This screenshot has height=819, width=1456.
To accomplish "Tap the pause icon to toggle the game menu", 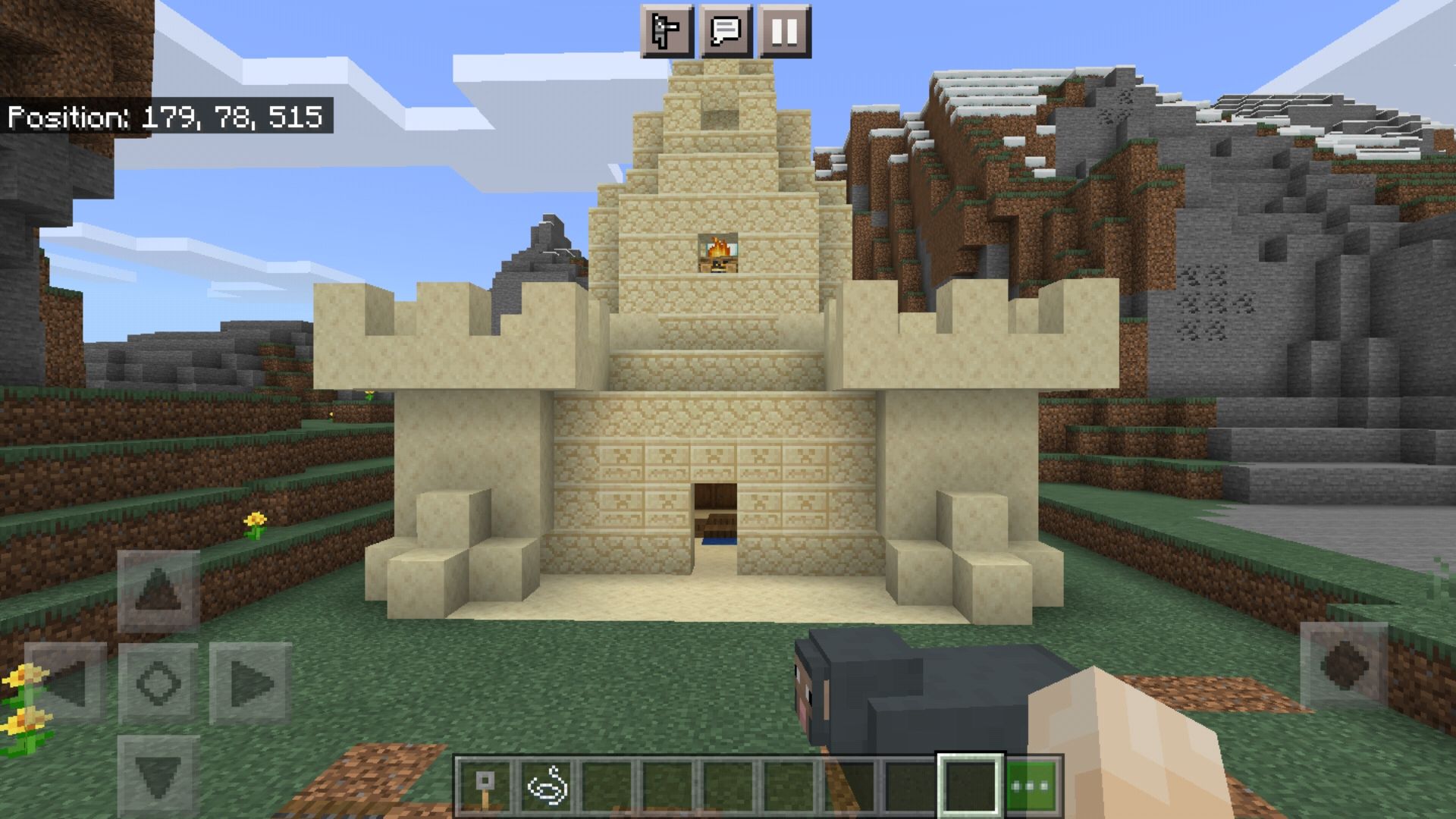I will [786, 32].
